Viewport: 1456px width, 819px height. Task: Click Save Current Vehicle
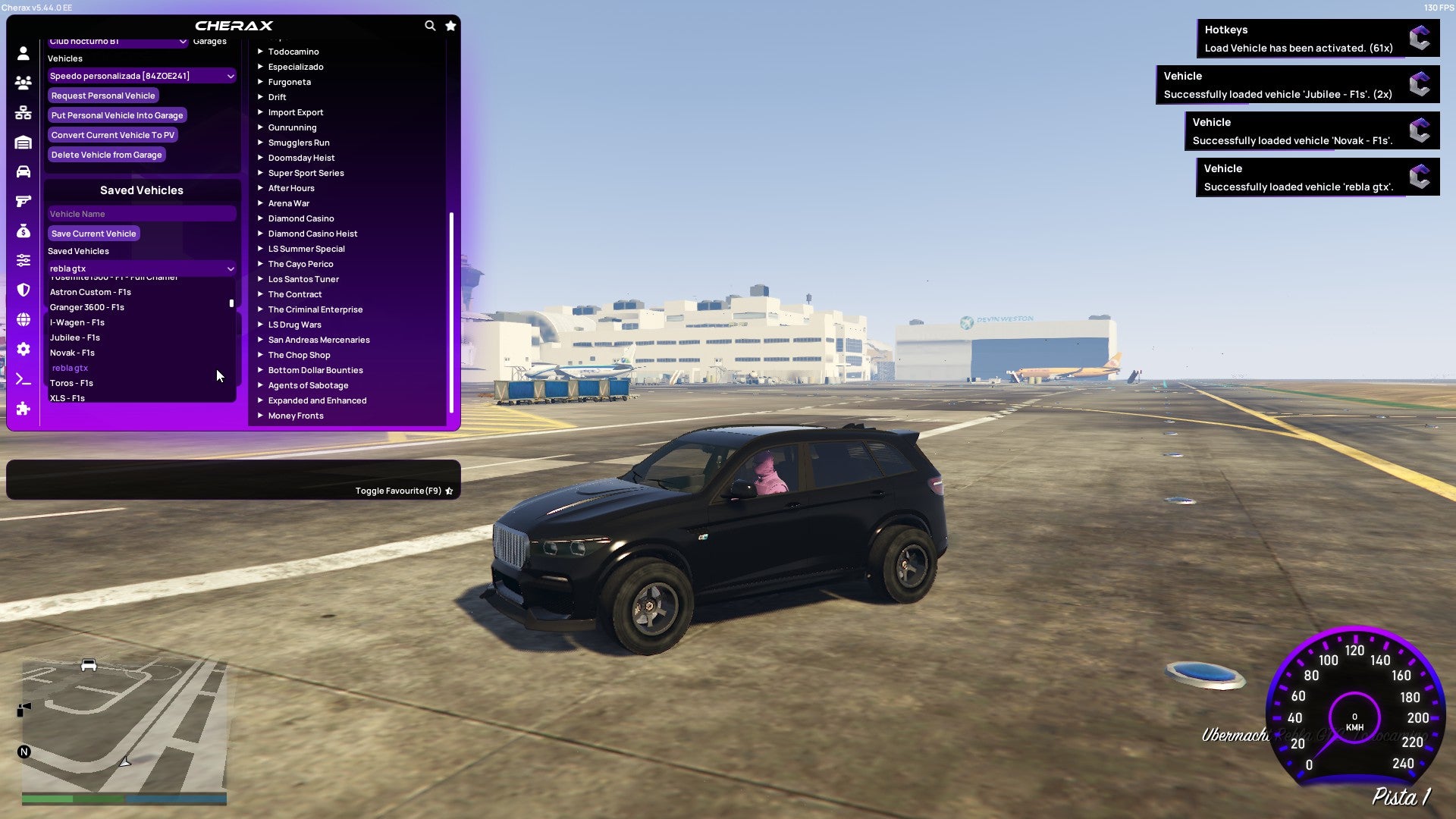coord(93,233)
